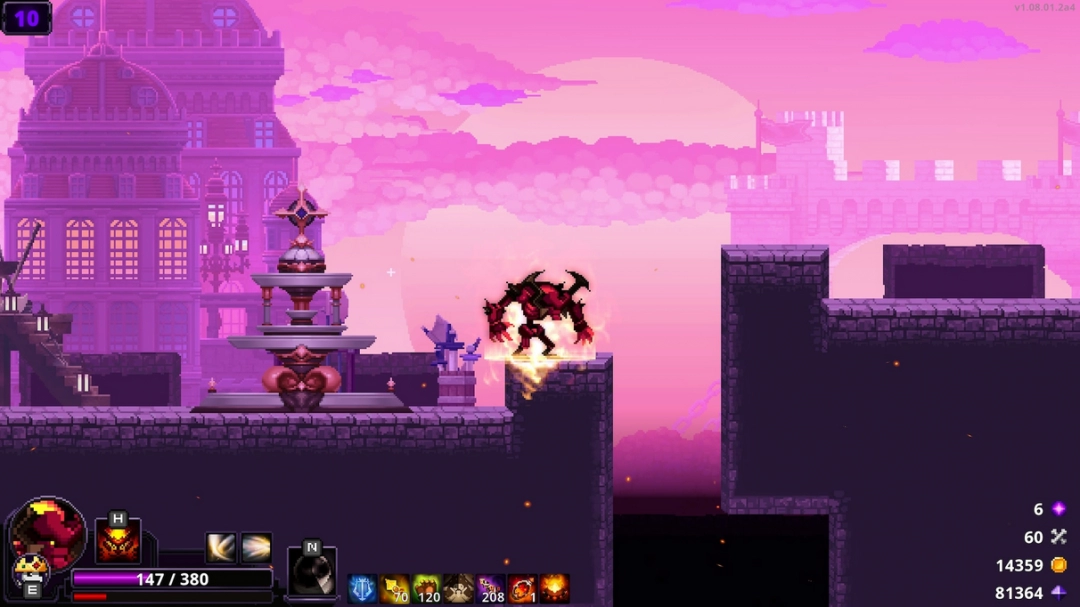The image size is (1080, 607).
Task: Select the orange fire burst buff icon
Action: coord(554,589)
